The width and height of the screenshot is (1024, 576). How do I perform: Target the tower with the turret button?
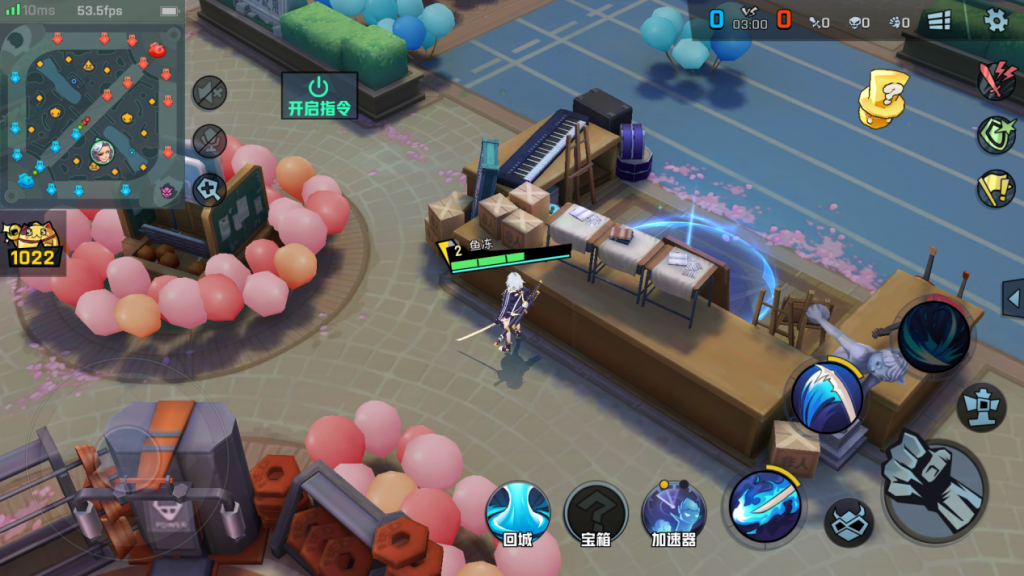(x=981, y=407)
